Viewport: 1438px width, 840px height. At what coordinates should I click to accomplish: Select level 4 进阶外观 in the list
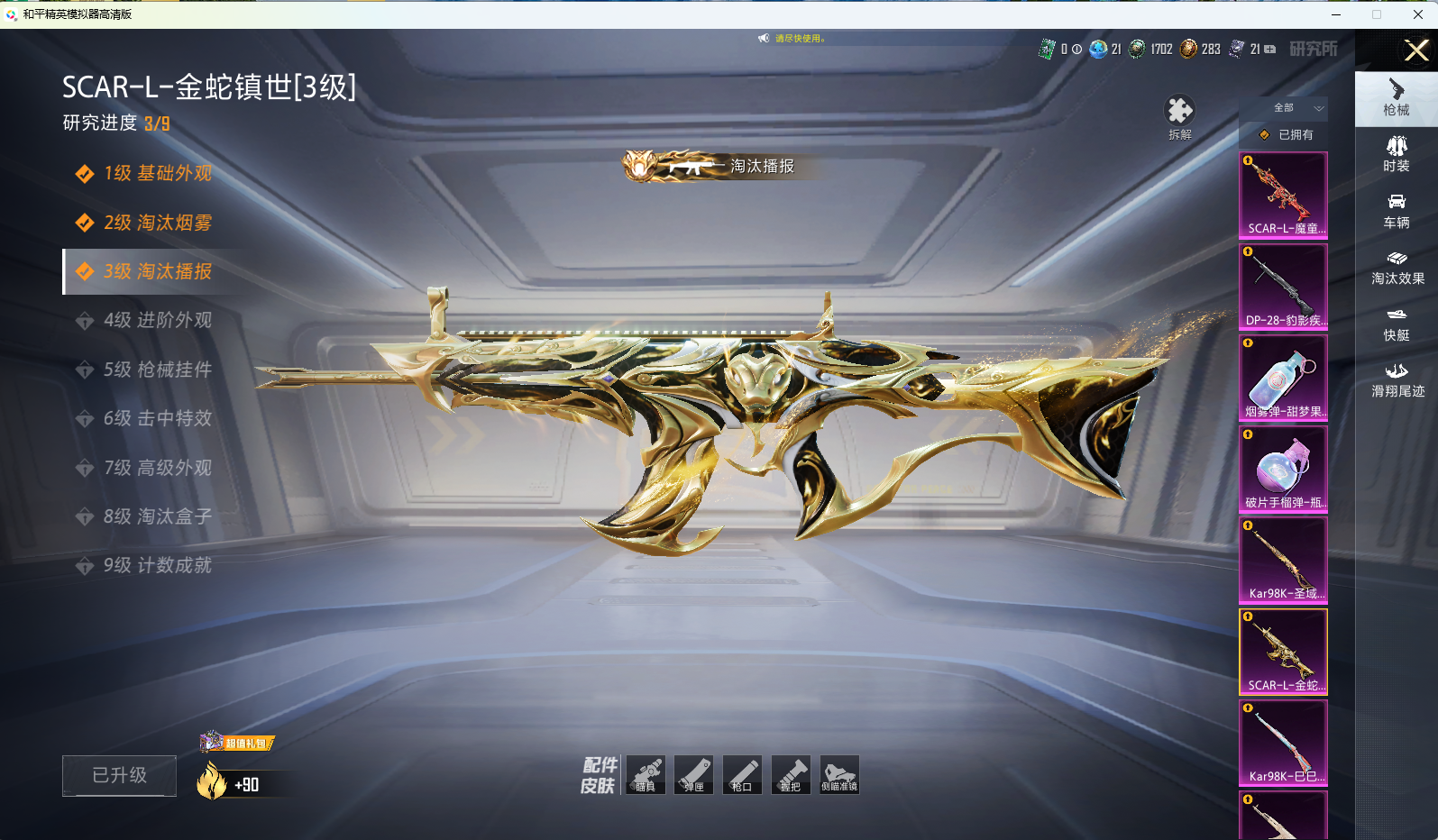pyautogui.click(x=157, y=320)
